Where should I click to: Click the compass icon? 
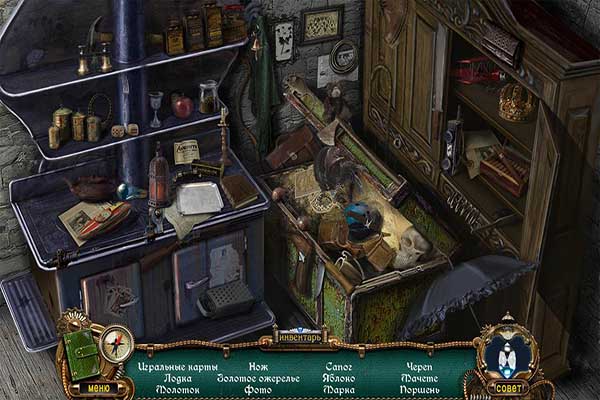117,344
